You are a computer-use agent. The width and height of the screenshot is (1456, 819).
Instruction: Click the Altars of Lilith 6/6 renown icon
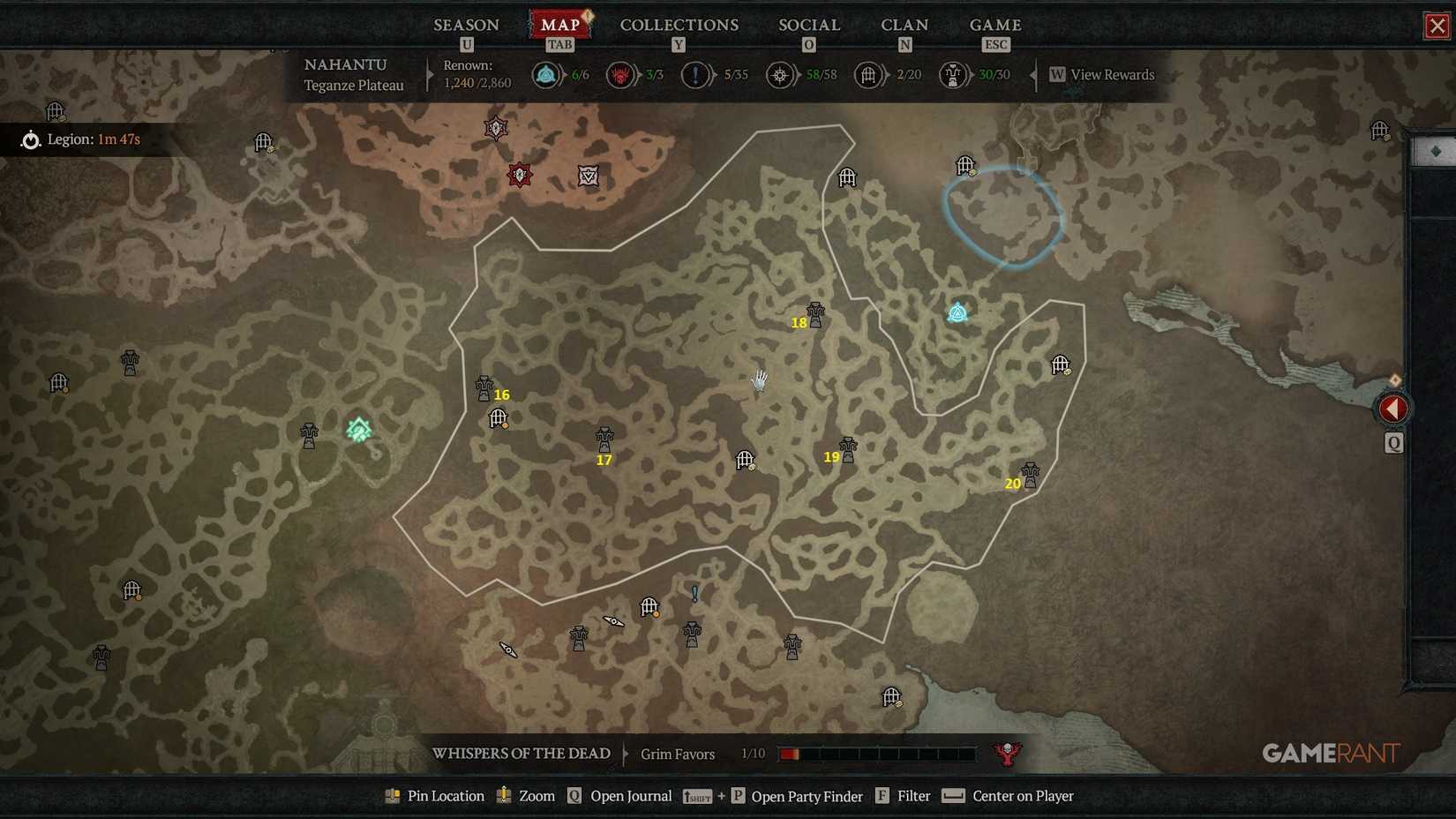click(x=544, y=75)
